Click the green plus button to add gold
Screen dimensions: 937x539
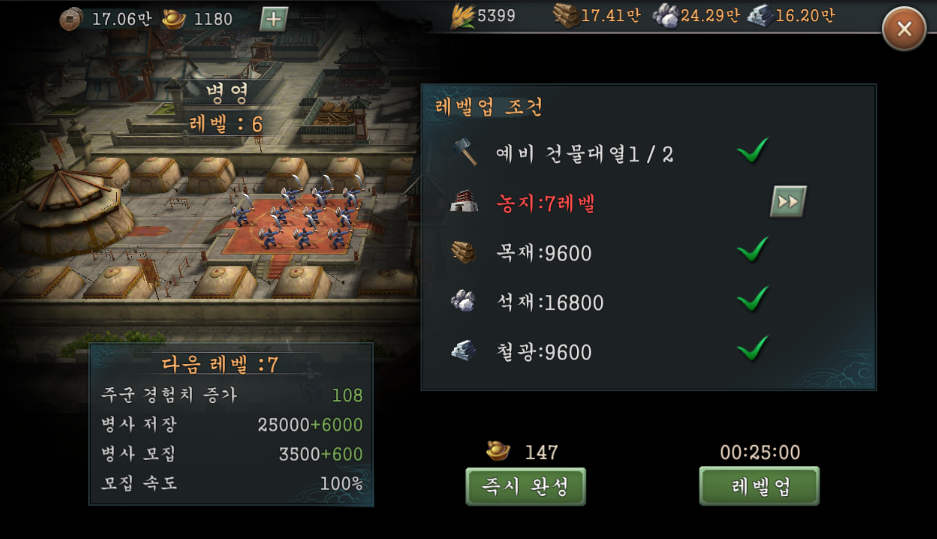273,18
